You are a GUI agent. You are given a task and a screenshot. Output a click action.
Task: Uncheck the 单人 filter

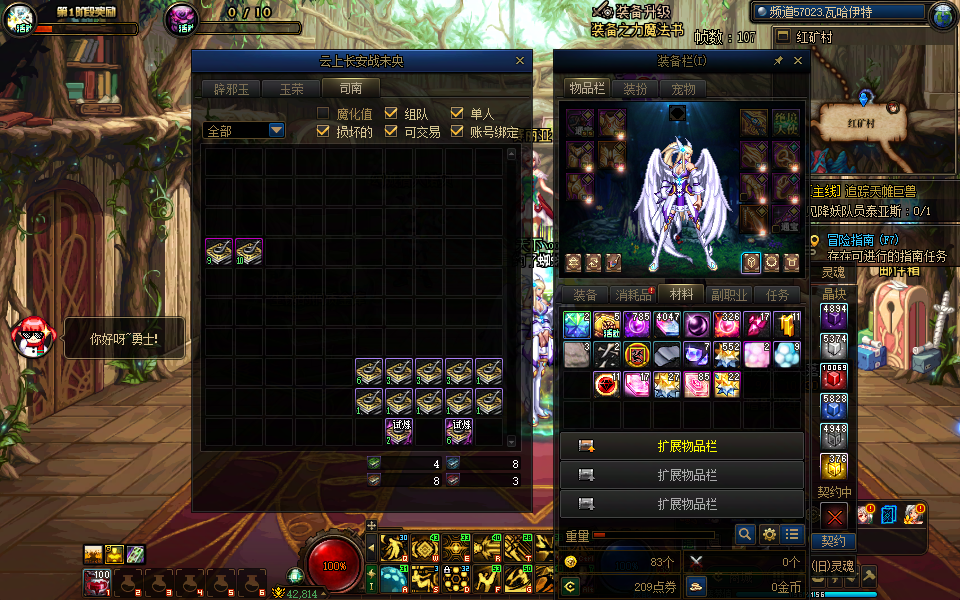[457, 114]
